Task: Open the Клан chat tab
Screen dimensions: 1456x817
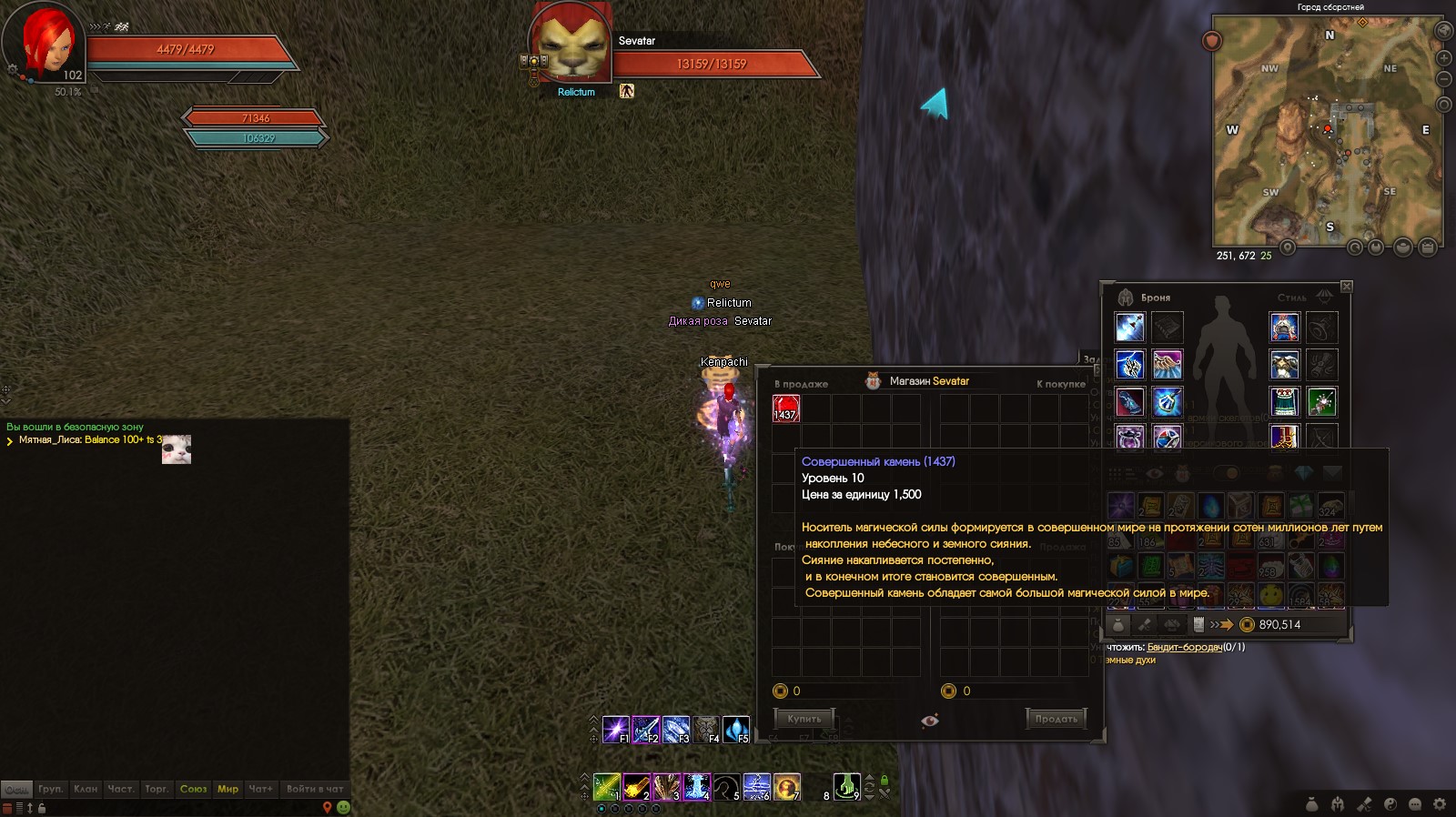Action: click(x=86, y=789)
